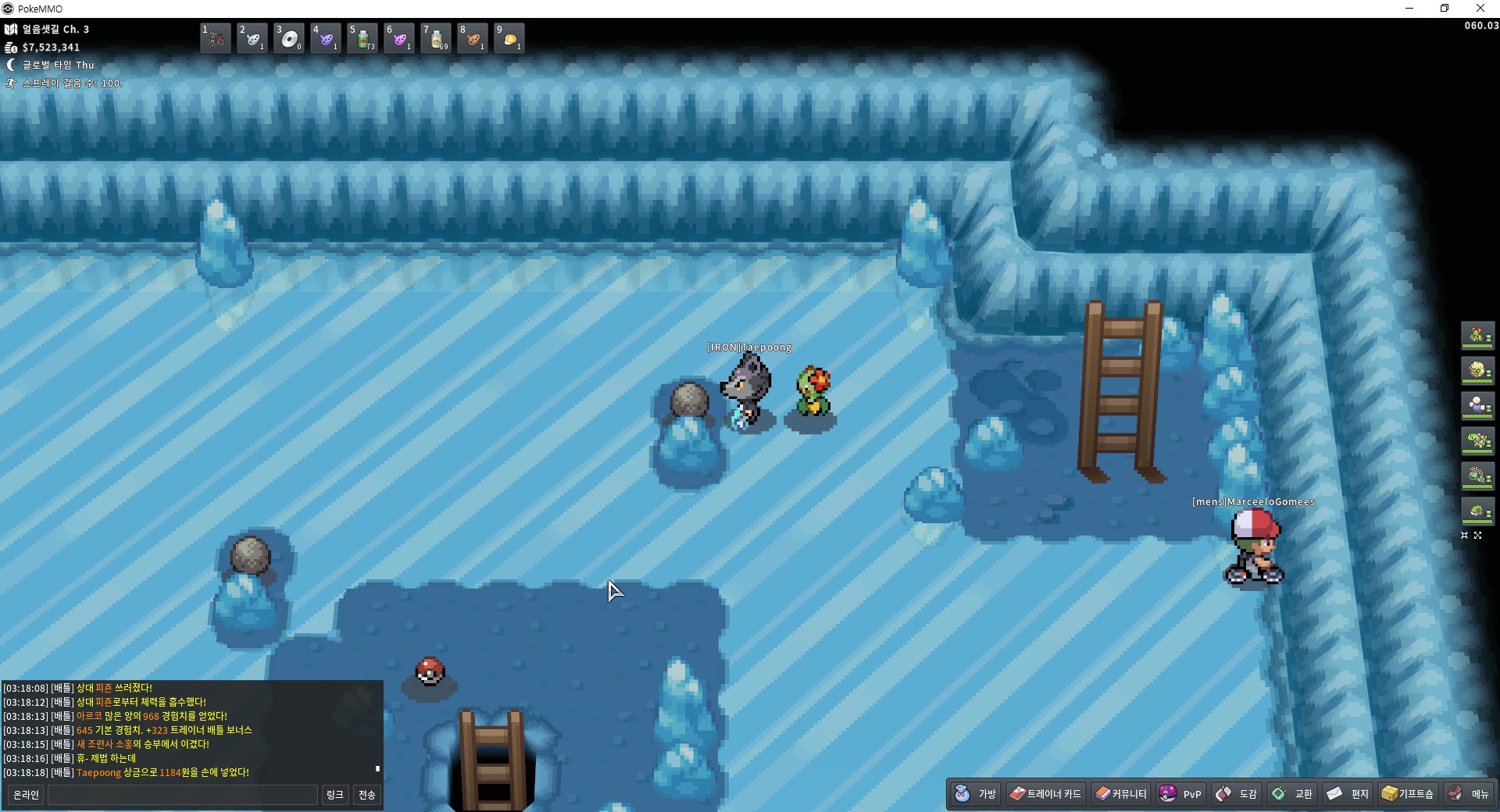Minimize the PokeMMO window

[x=1409, y=9]
